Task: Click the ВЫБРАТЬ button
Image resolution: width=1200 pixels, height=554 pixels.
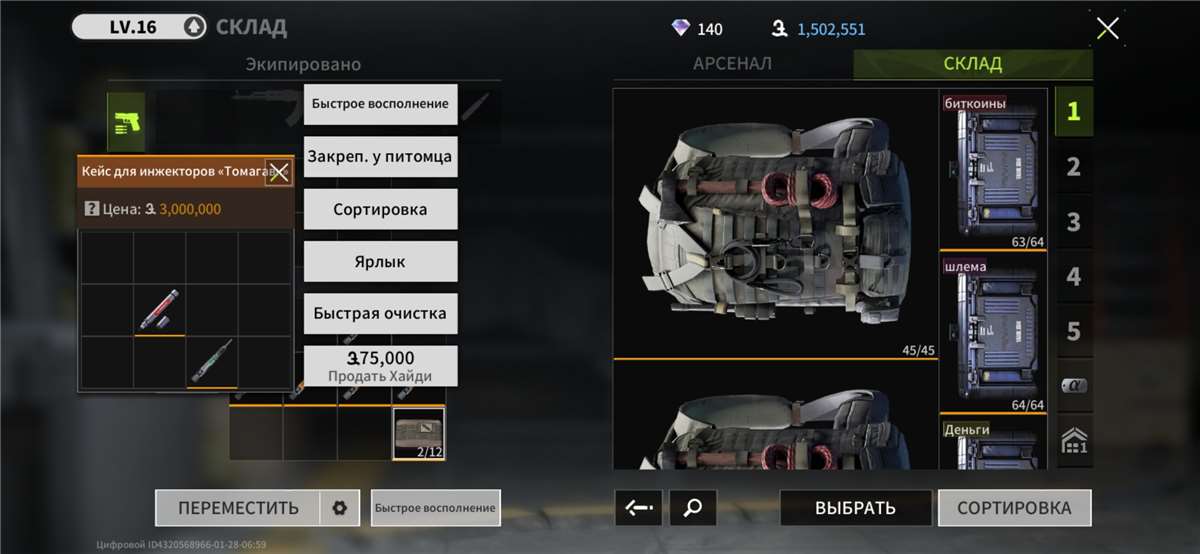Action: 855,508
